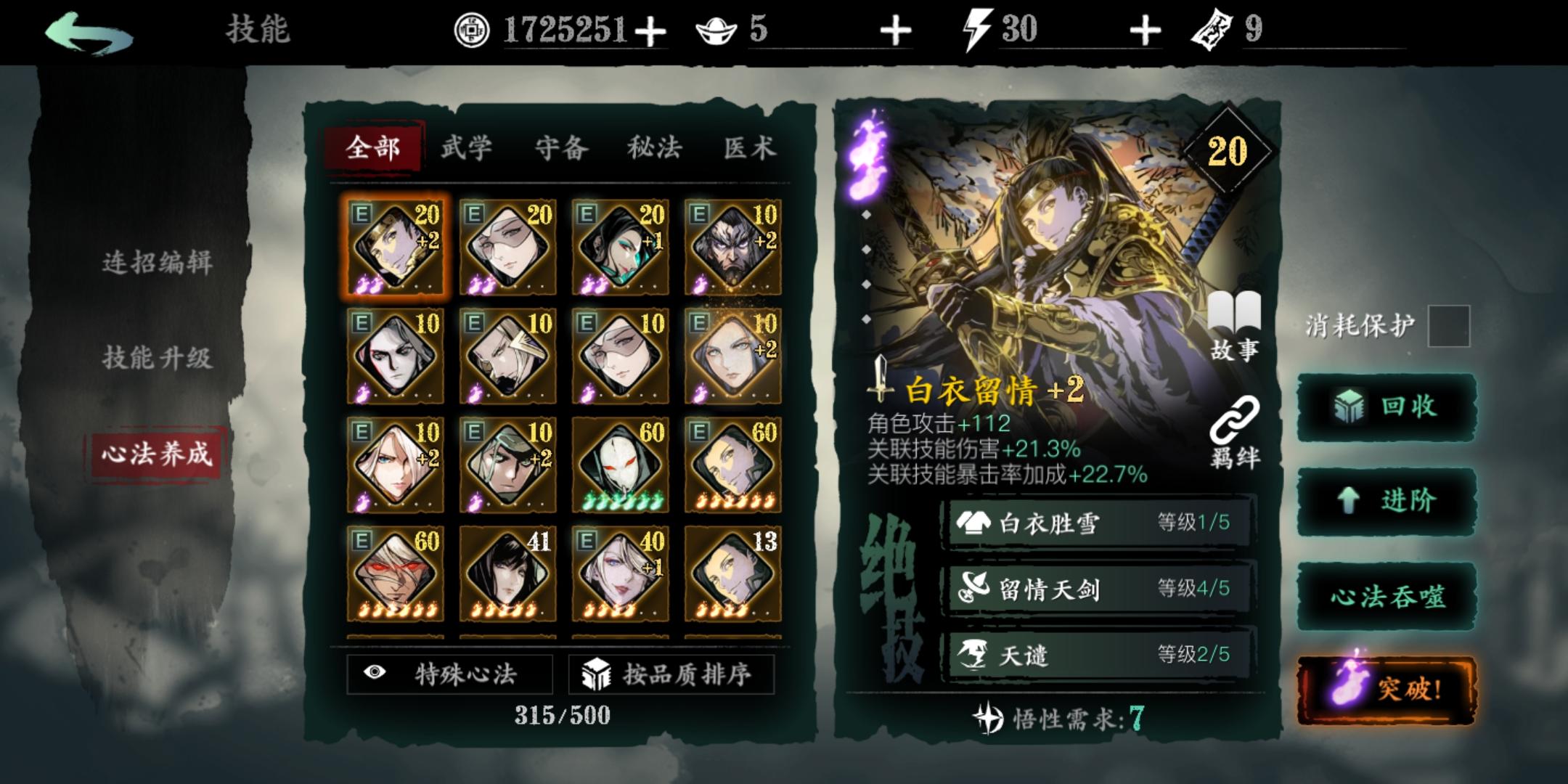Screen dimensions: 1568x784
Task: Click + next to the 1725251 coin counter
Action: (651, 30)
